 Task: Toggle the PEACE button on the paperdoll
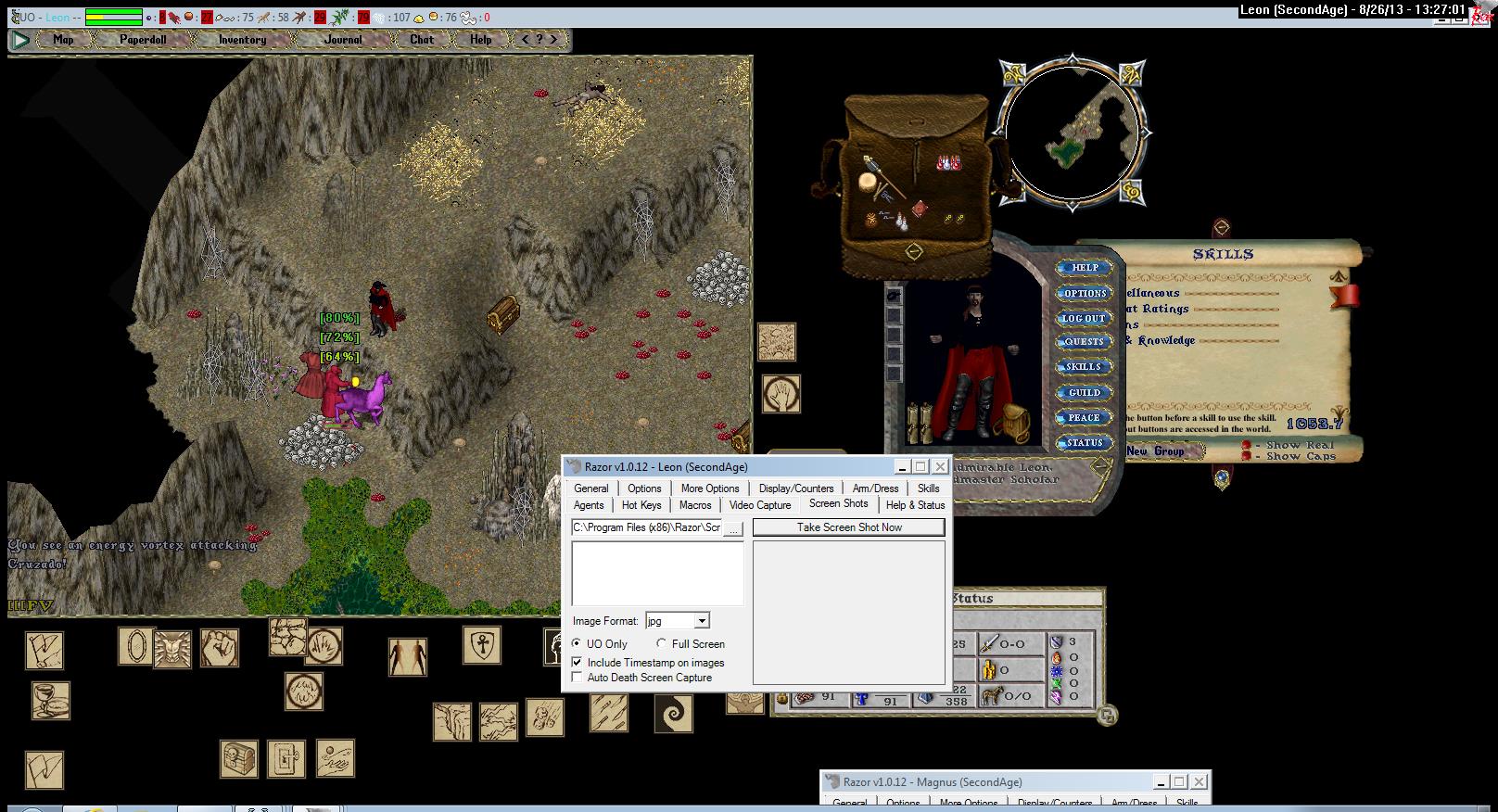(x=1085, y=418)
